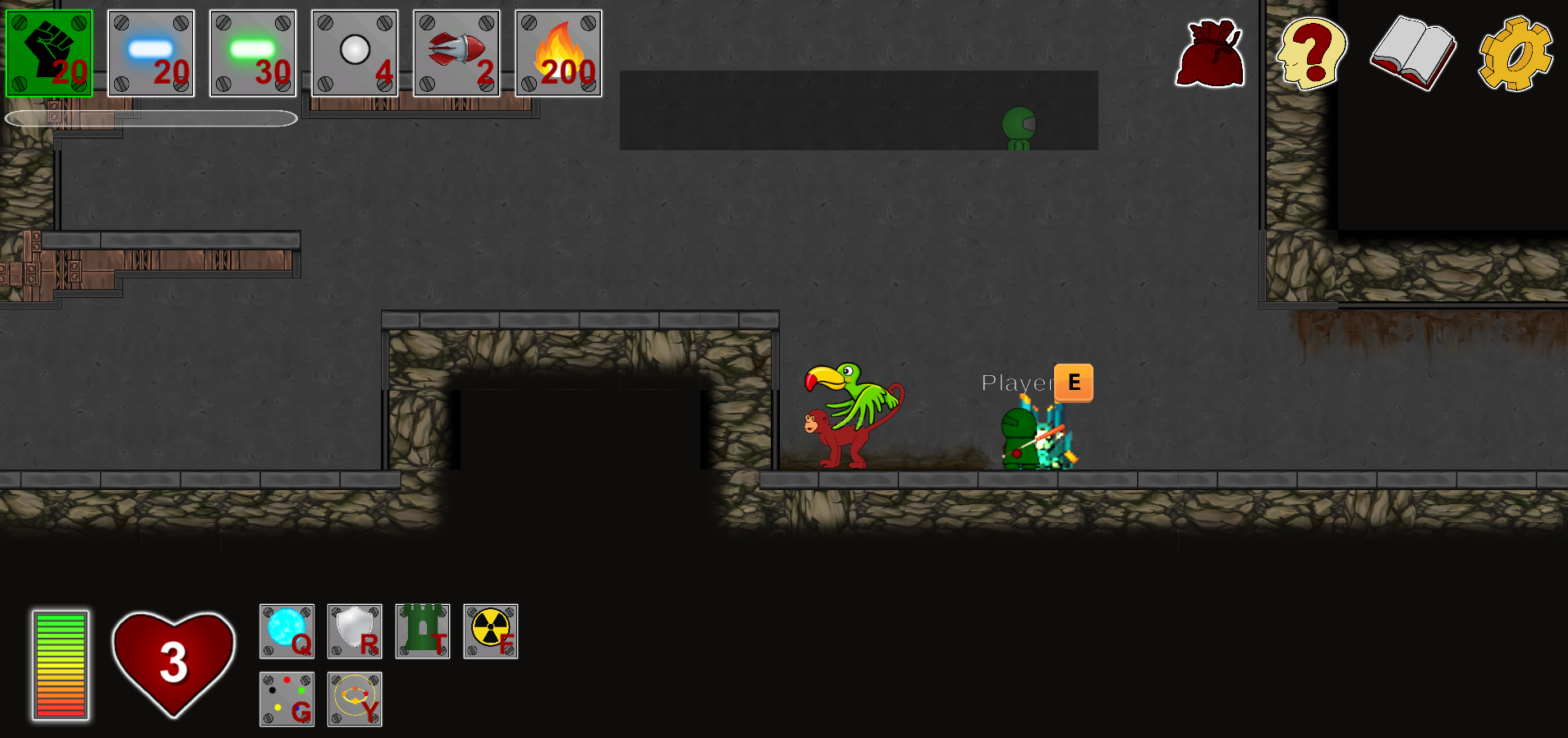1568x738 pixels.
Task: Pick the flamethrower fire weapon slot
Action: pyautogui.click(x=558, y=53)
